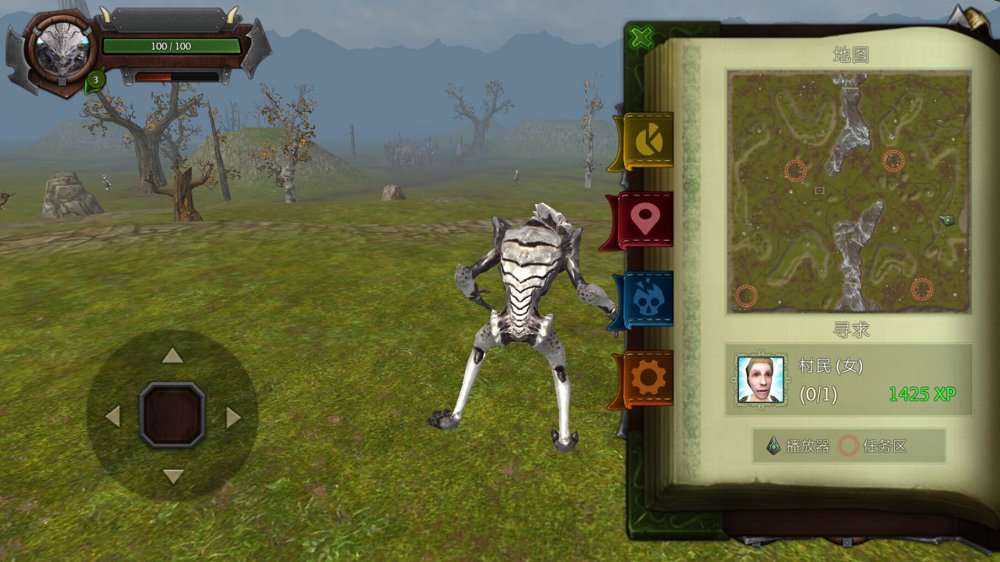The height and width of the screenshot is (562, 1000).
Task: Tap the down arrow on the movement pad
Action: pyautogui.click(x=173, y=476)
